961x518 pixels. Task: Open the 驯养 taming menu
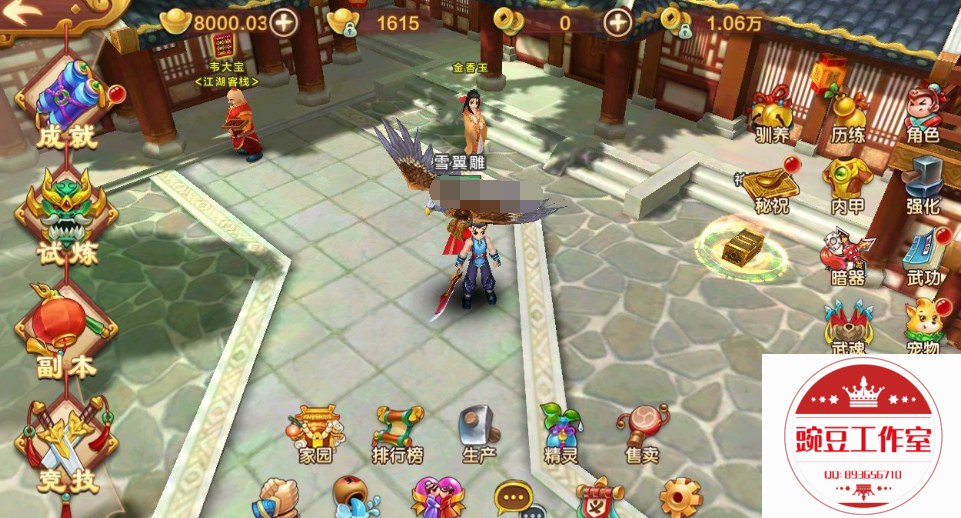tap(771, 113)
